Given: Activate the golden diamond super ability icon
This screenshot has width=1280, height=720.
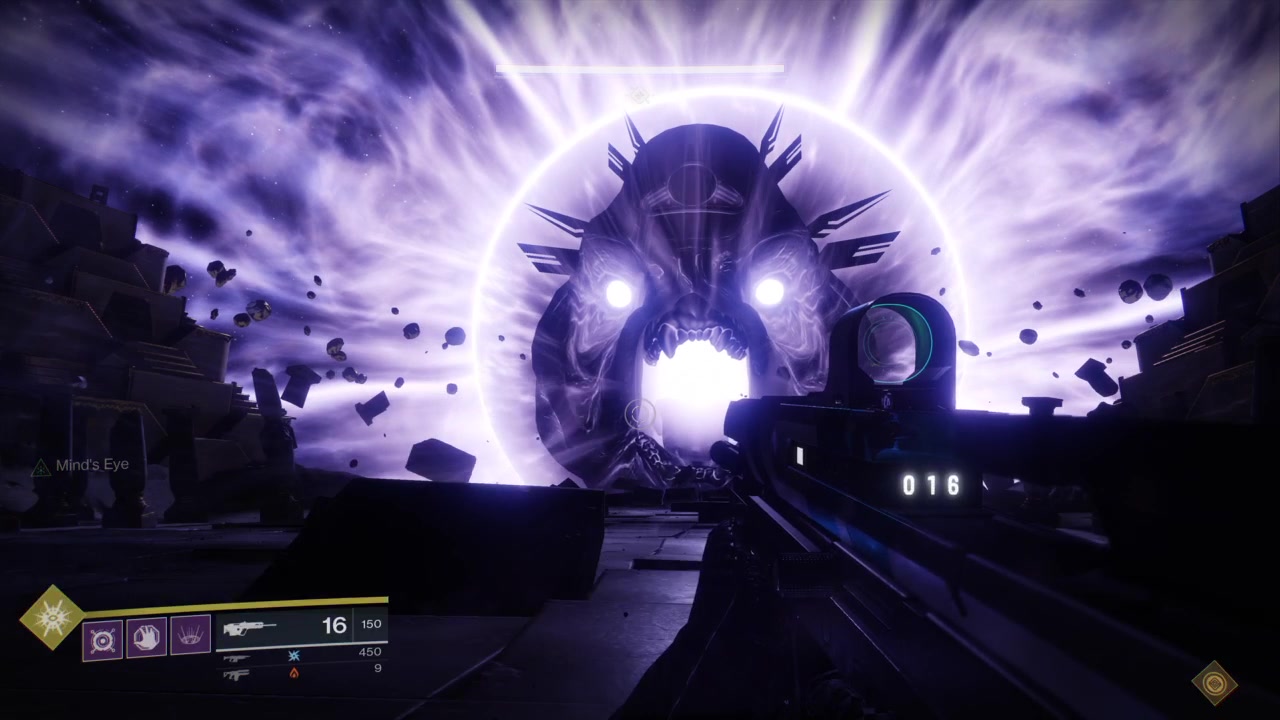Looking at the screenshot, I should [51, 617].
